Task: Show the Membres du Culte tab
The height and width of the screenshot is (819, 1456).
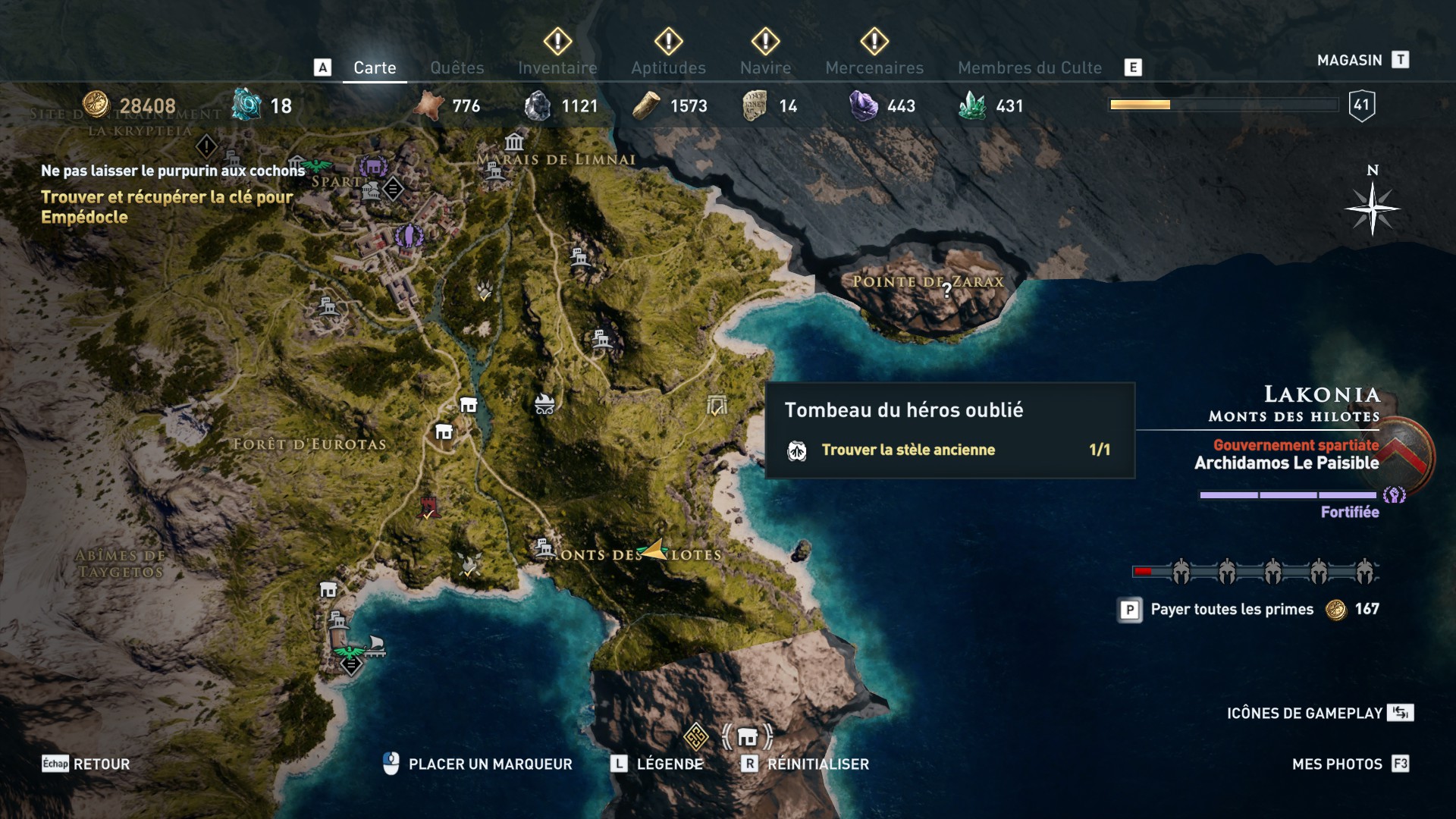Action: click(x=1029, y=68)
